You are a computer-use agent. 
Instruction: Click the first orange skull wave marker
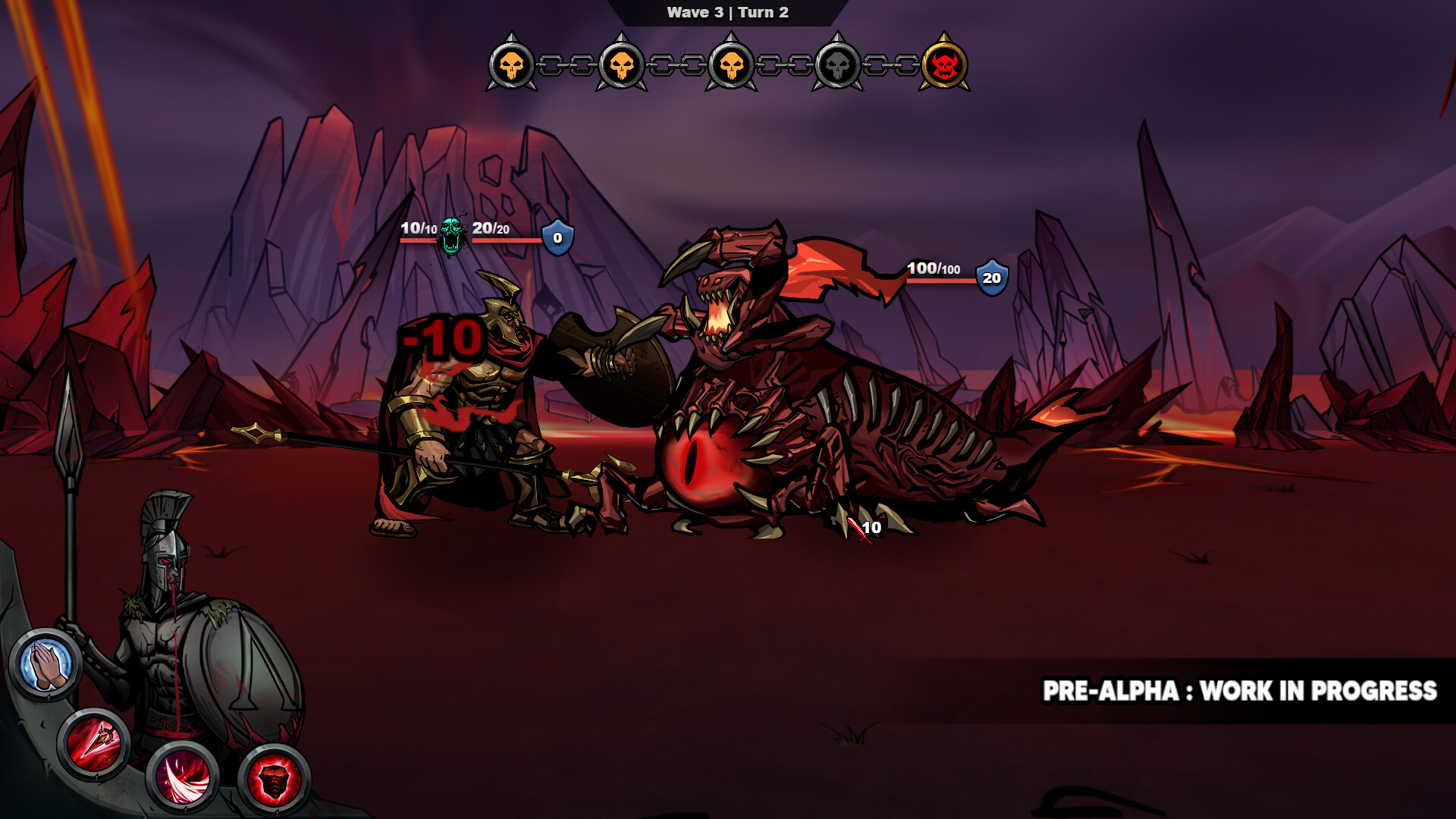511,67
